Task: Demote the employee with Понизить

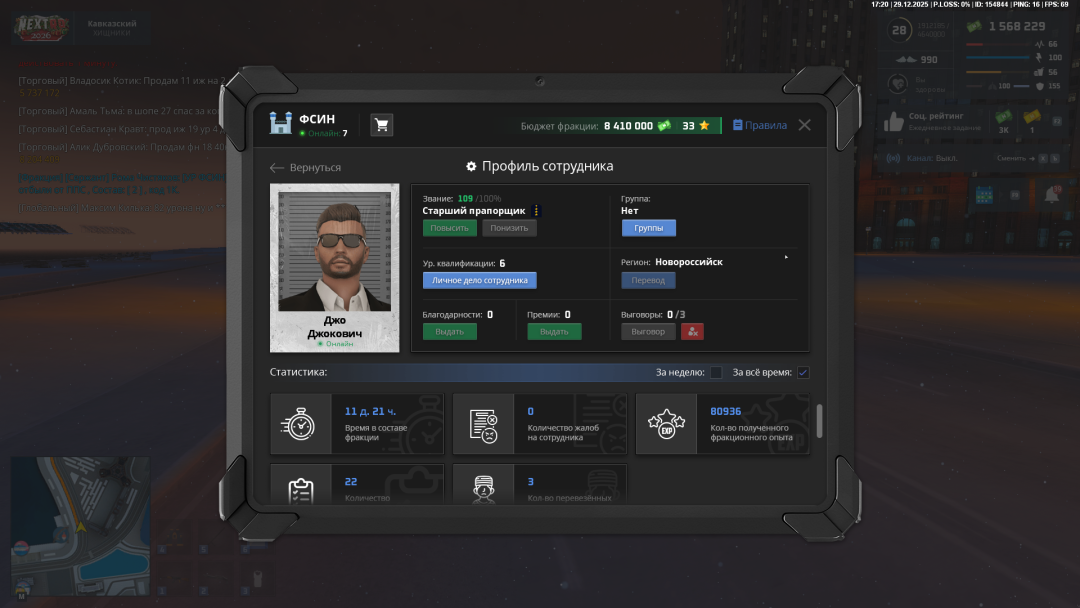Action: click(509, 228)
